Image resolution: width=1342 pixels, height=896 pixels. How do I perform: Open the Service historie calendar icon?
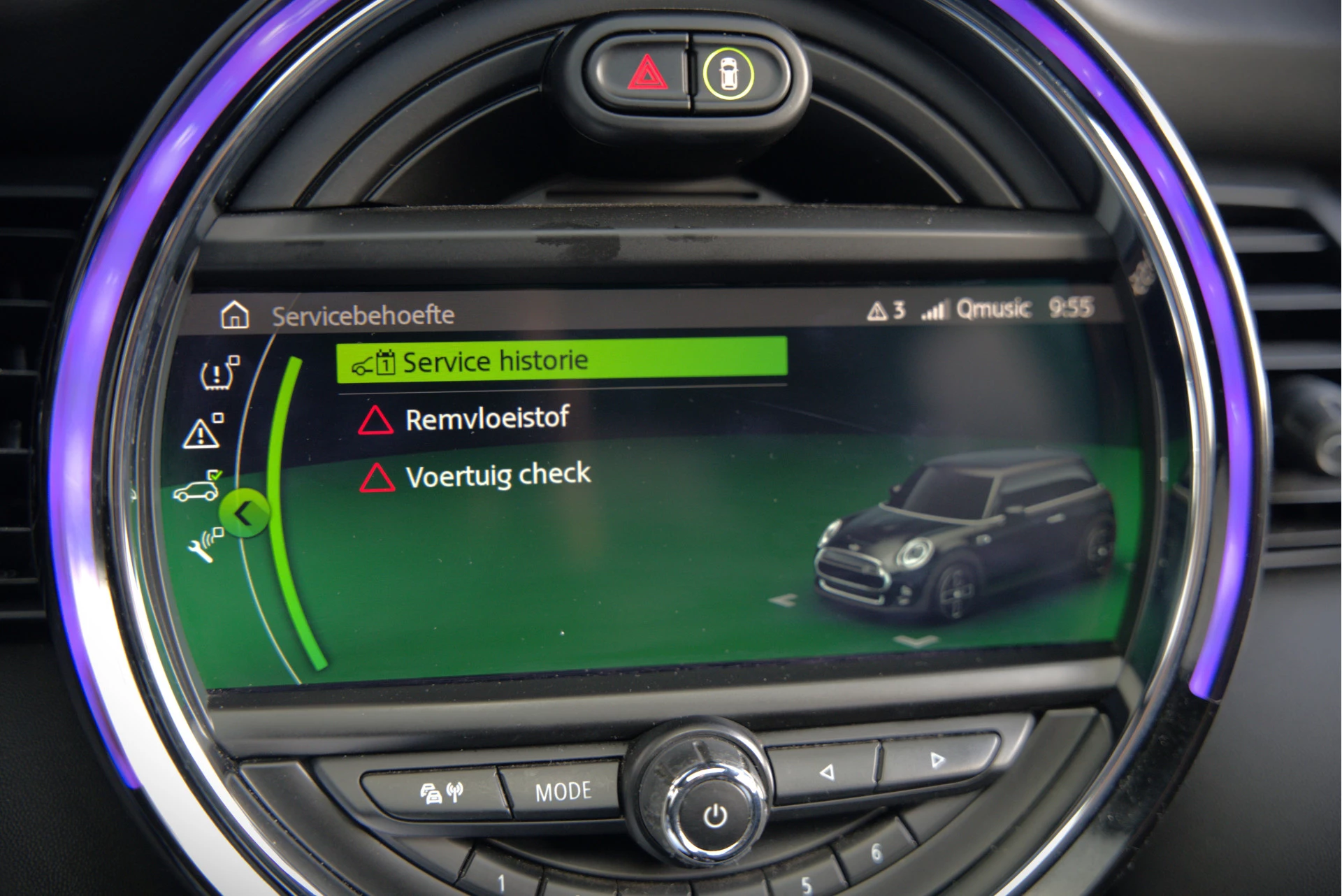tap(385, 361)
